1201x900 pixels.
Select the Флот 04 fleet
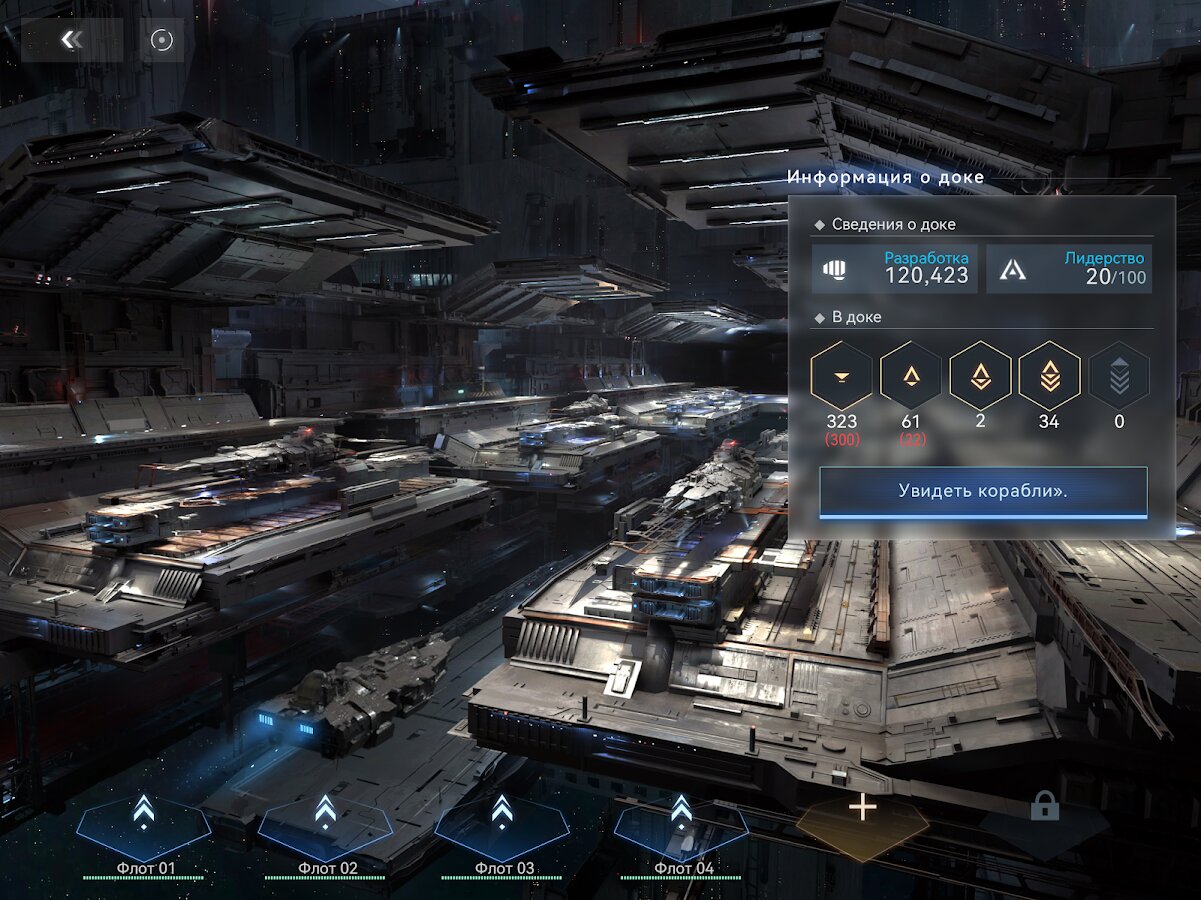(681, 828)
